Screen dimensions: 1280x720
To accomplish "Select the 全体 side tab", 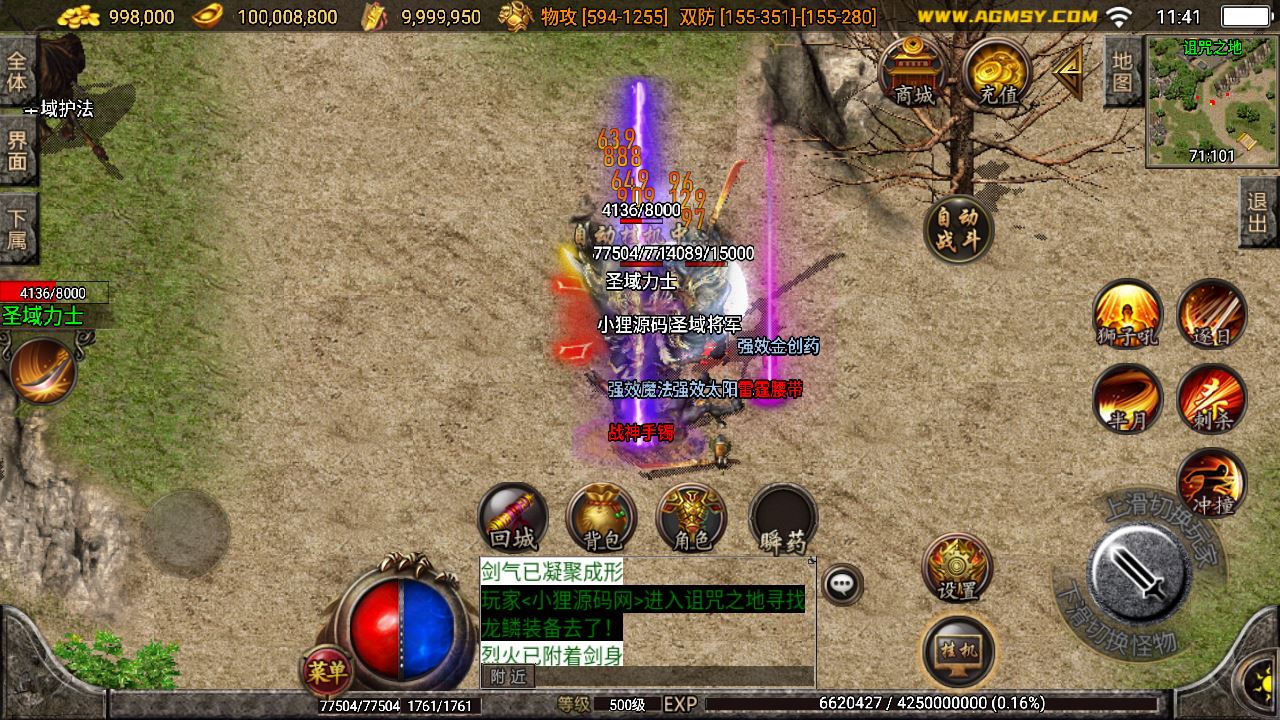I will 17,70.
